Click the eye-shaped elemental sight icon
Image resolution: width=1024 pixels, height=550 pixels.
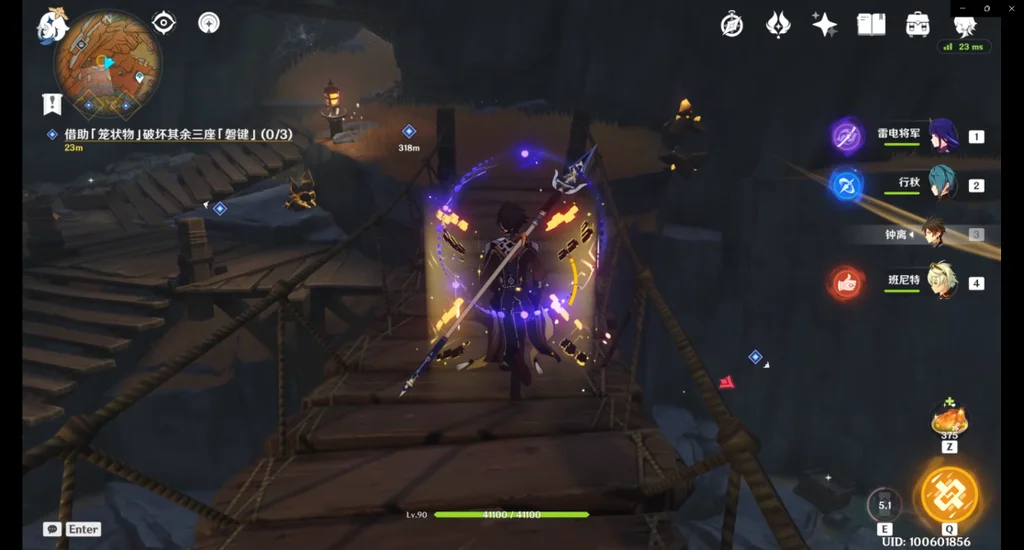point(164,22)
